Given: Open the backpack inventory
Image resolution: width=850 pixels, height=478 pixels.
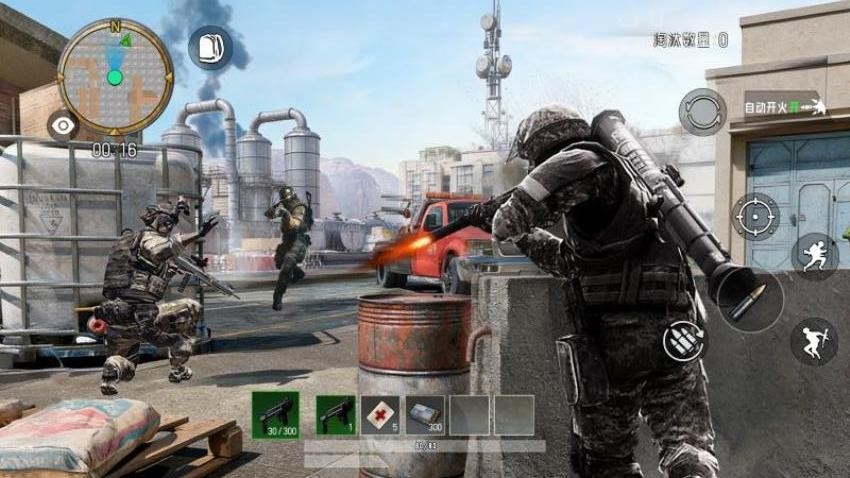Looking at the screenshot, I should [210, 47].
